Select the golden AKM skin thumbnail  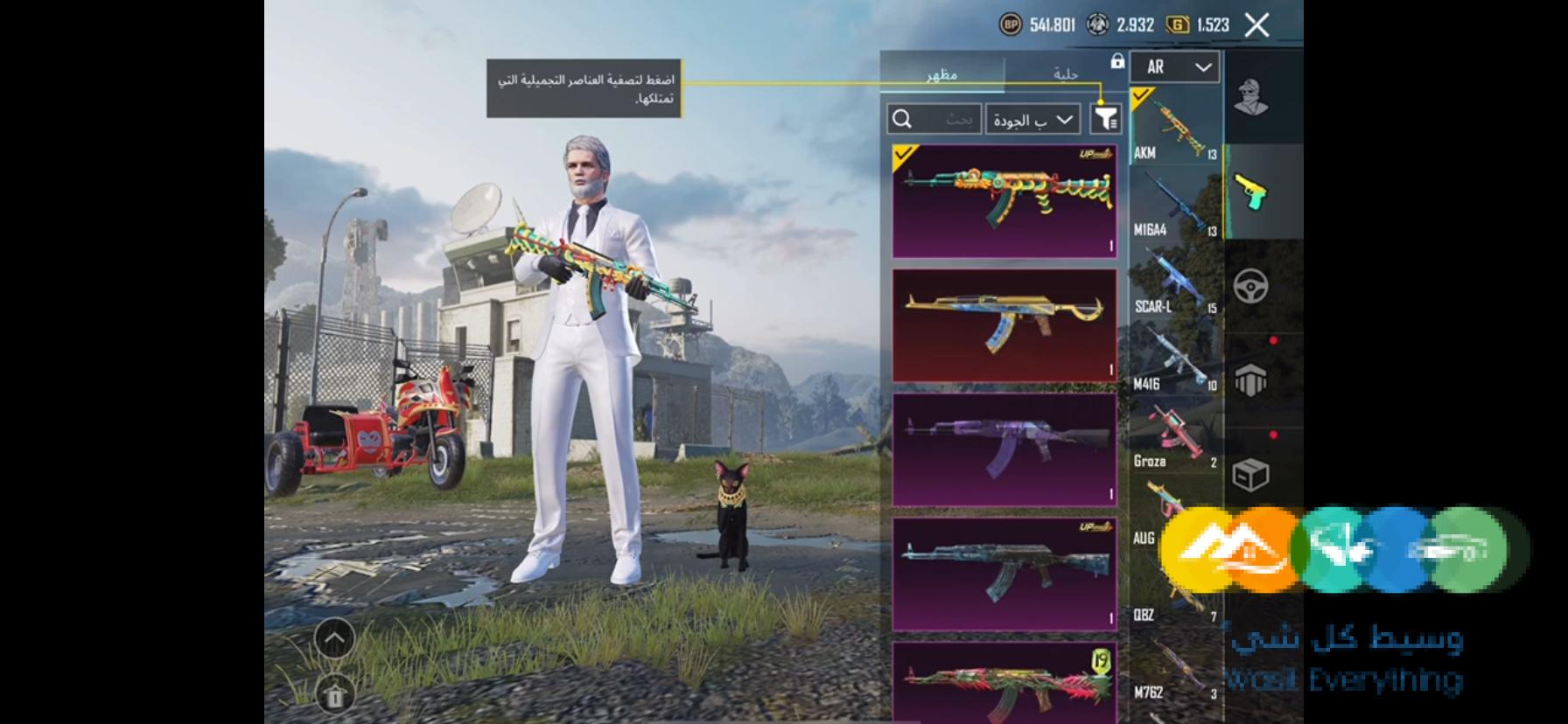[x=1004, y=324]
